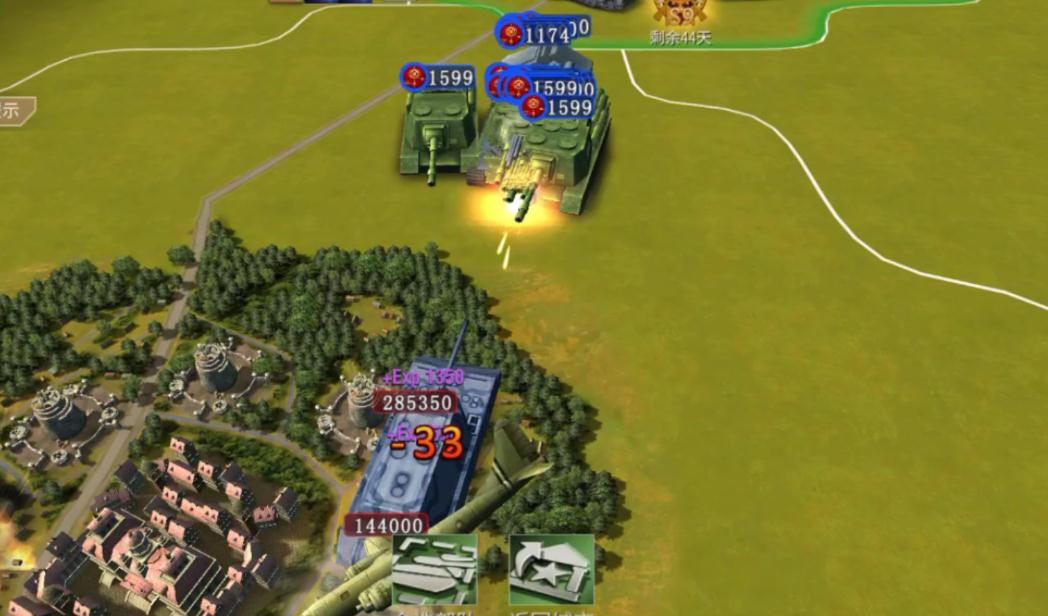This screenshot has height=616, width=1048.
Task: Choose the return-to-city button with star
Action: 551,571
